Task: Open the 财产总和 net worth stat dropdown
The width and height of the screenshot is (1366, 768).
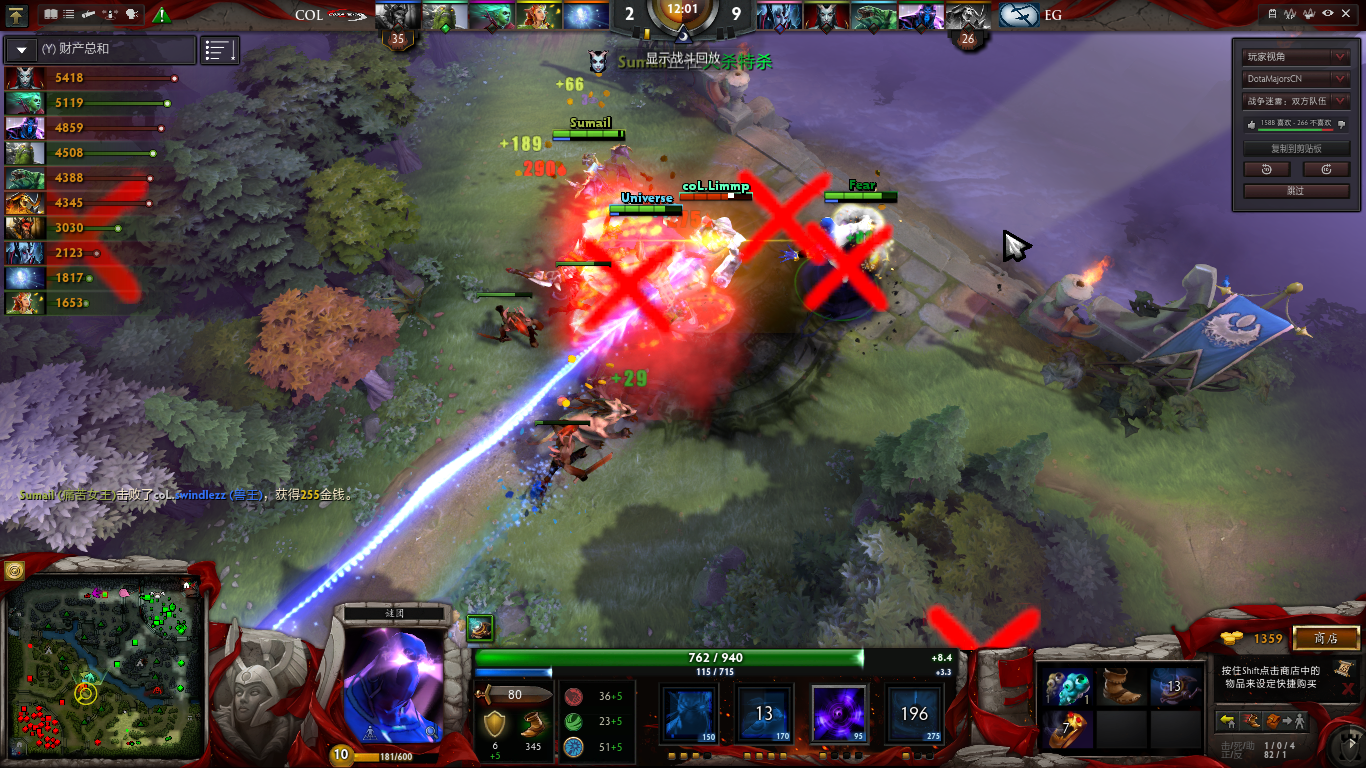Action: click(x=22, y=49)
